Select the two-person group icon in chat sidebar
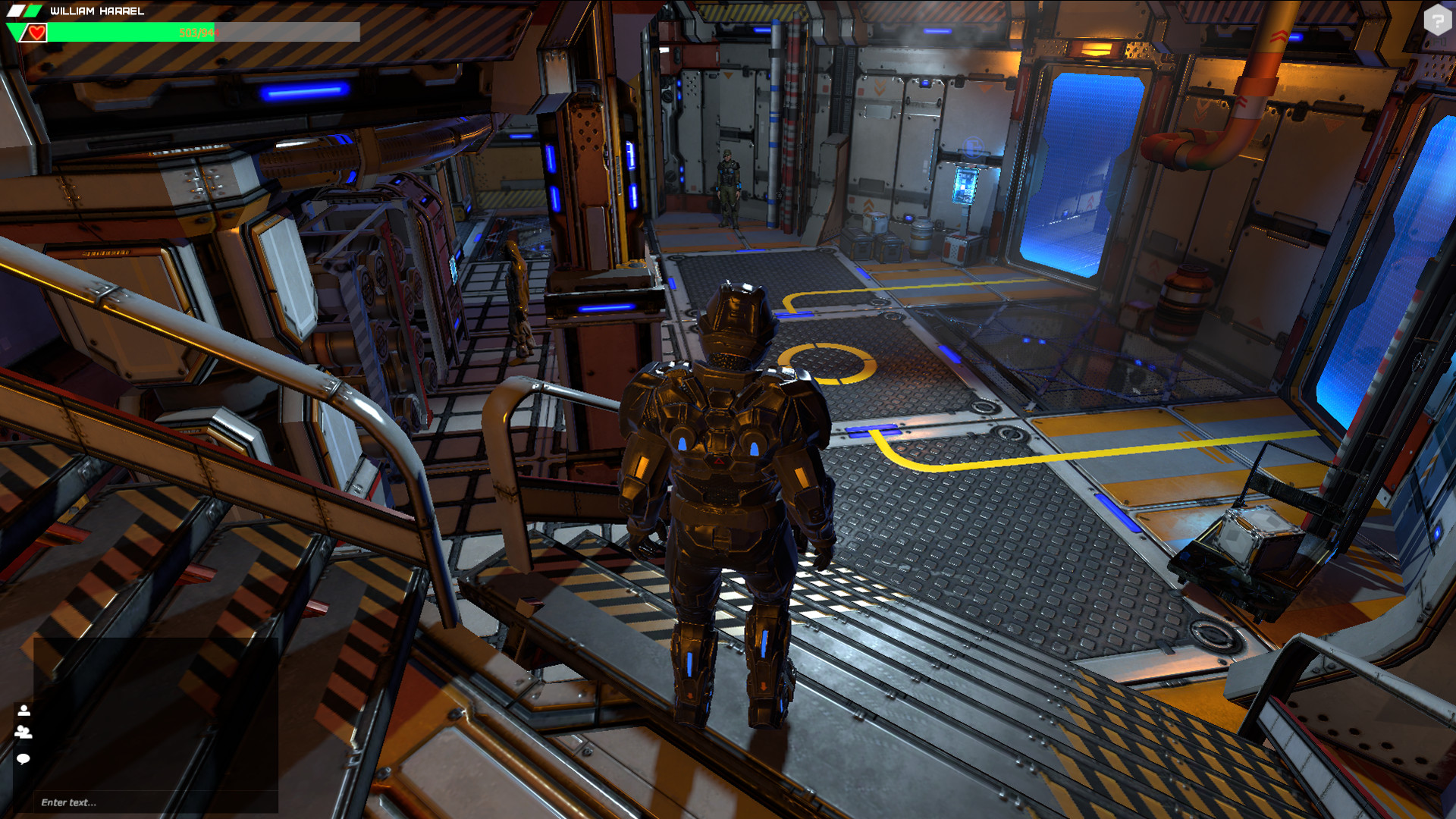The width and height of the screenshot is (1456, 819). click(x=24, y=733)
